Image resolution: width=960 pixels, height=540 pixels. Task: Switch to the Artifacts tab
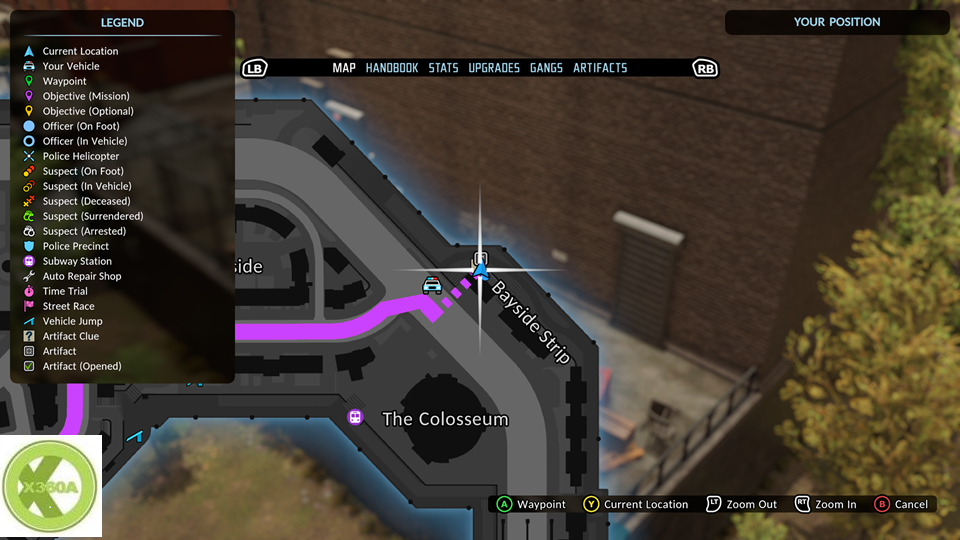tap(600, 68)
